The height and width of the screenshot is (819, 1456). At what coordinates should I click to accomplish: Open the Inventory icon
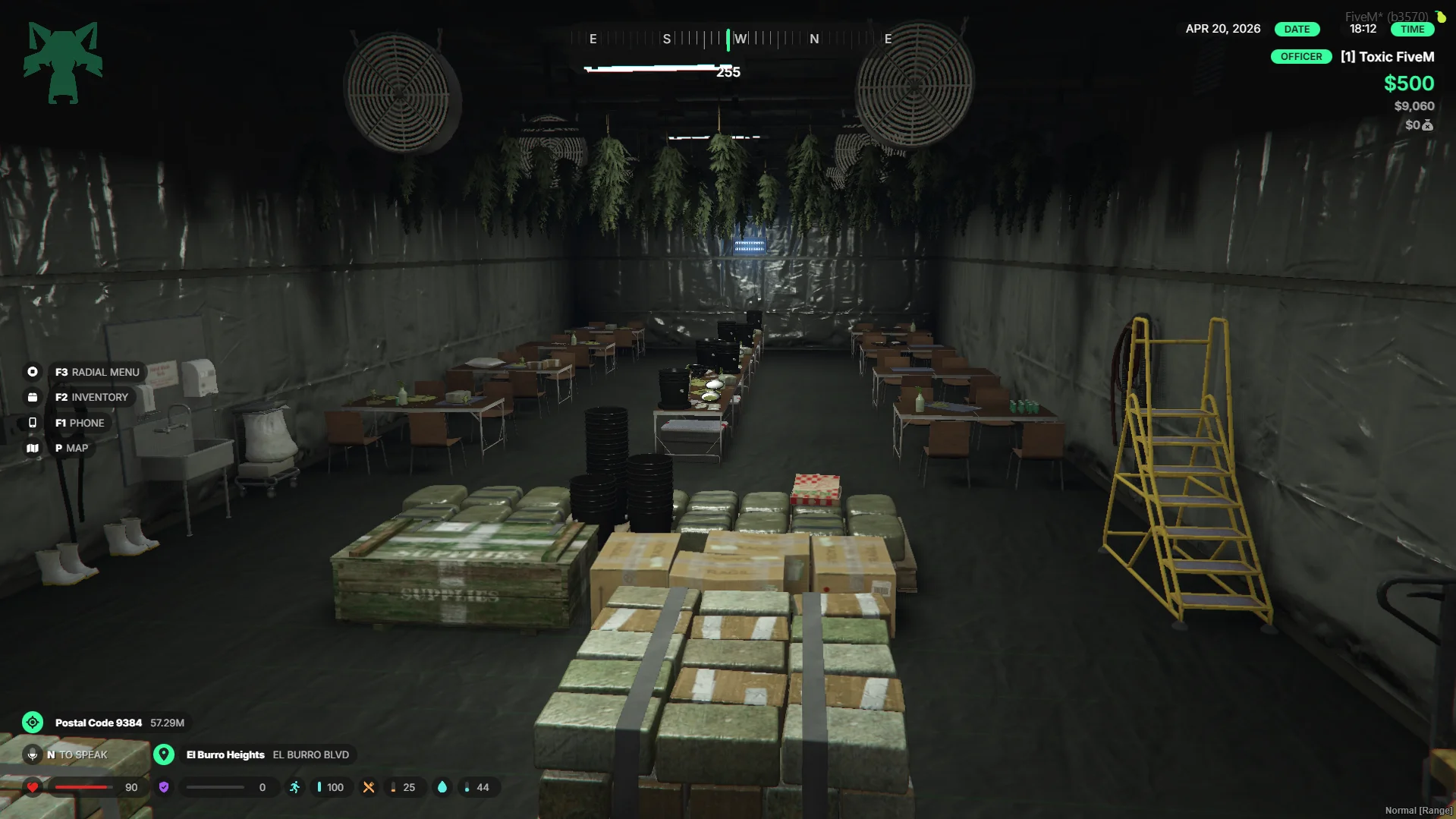click(33, 397)
